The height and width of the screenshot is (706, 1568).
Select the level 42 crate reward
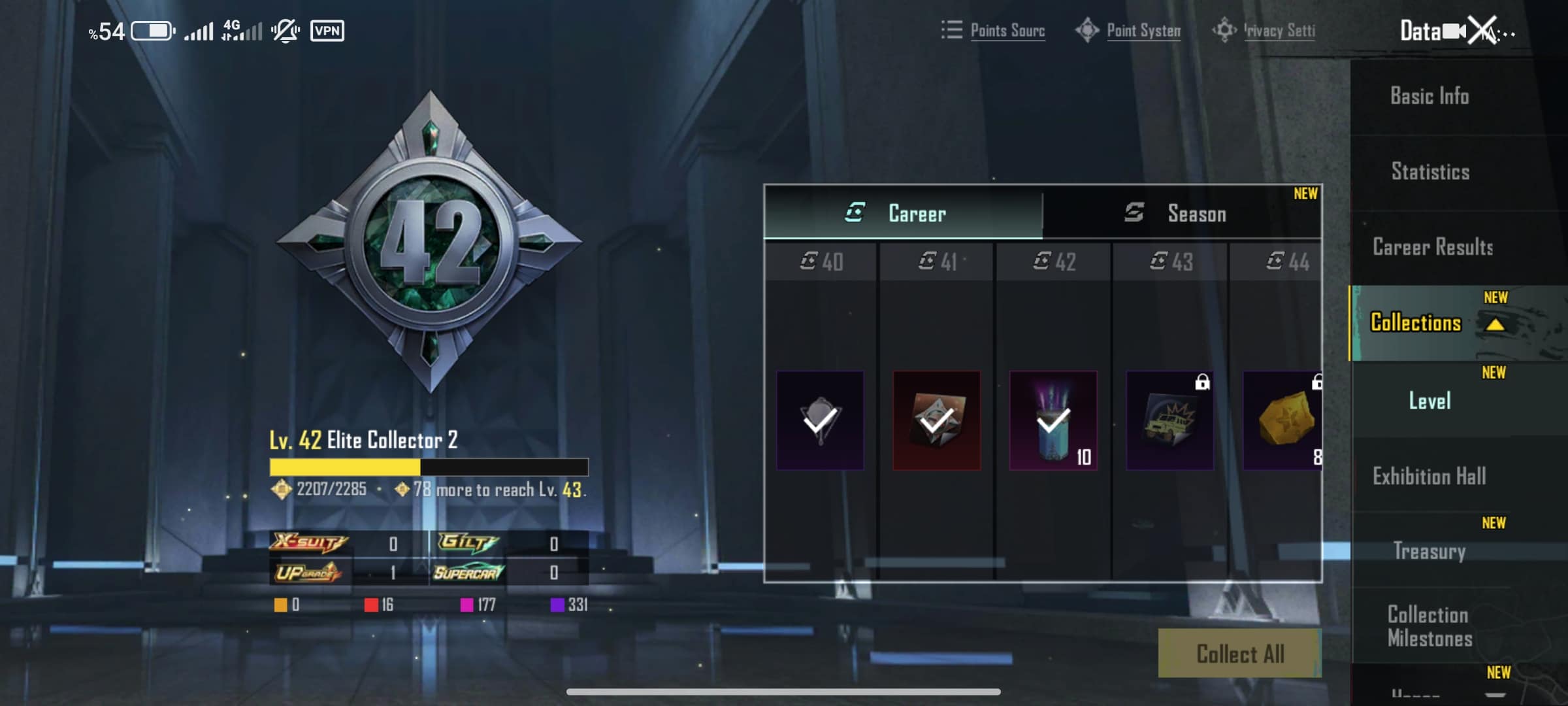point(1053,420)
